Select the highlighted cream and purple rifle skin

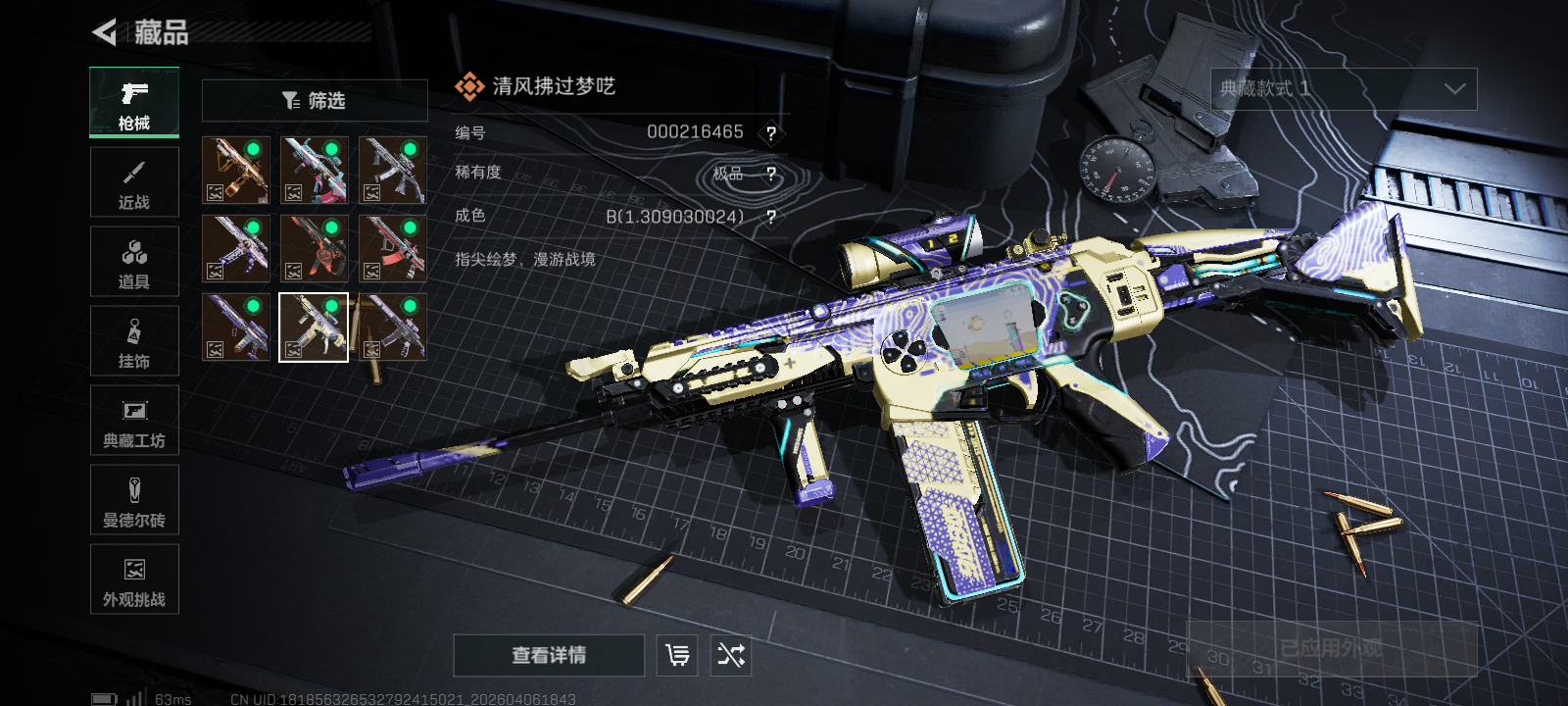tap(314, 328)
